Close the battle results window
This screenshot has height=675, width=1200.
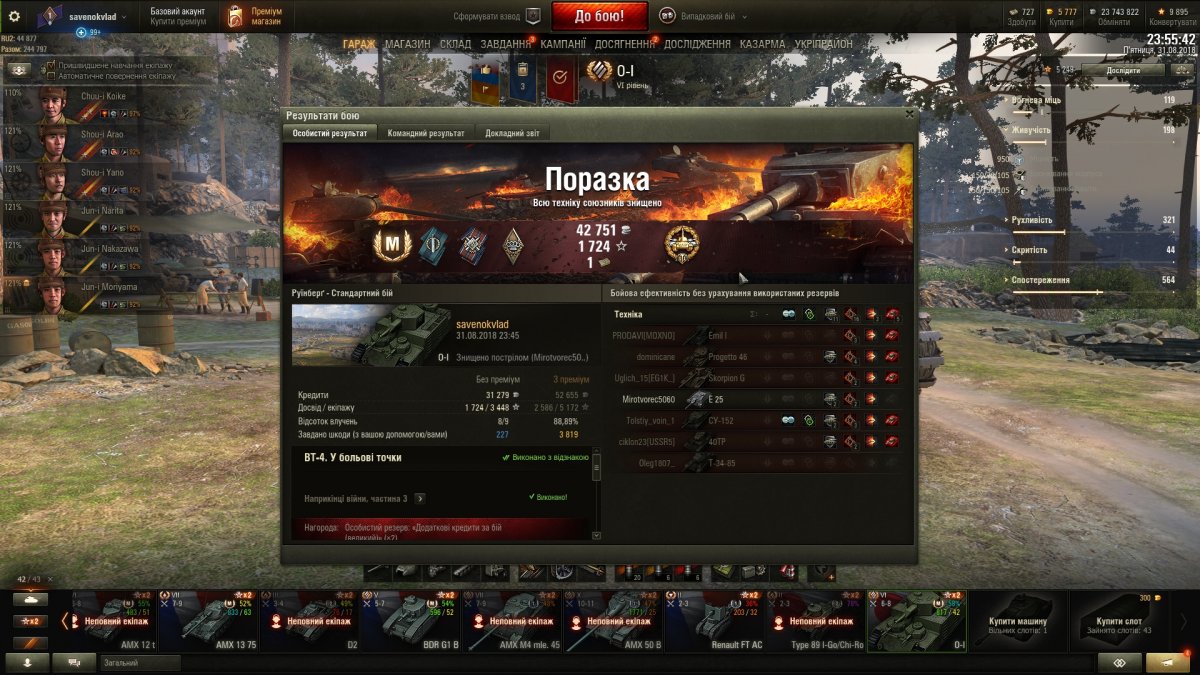908,114
